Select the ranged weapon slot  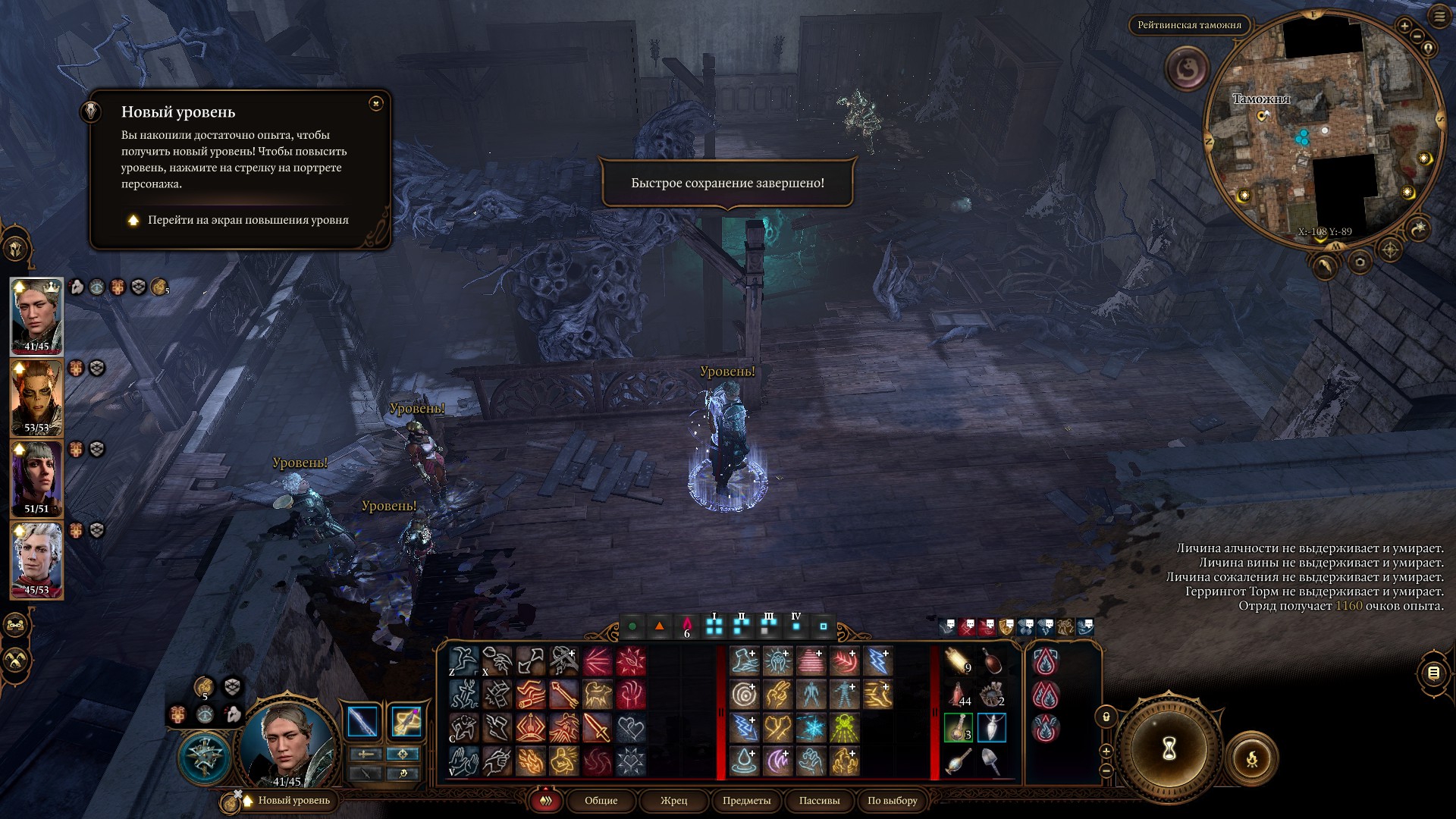point(406,722)
